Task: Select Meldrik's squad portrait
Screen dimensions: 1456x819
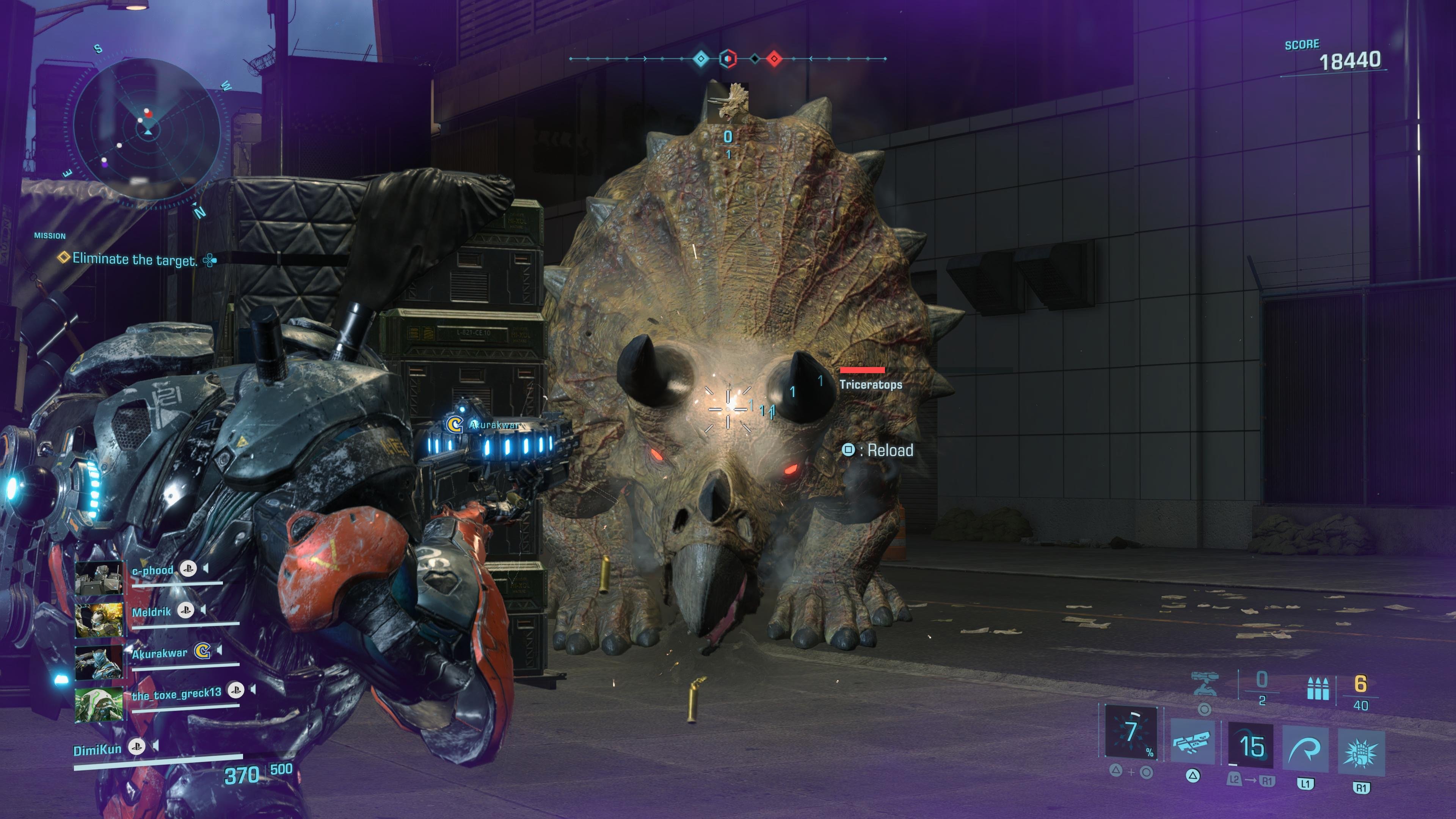Action: tap(99, 620)
